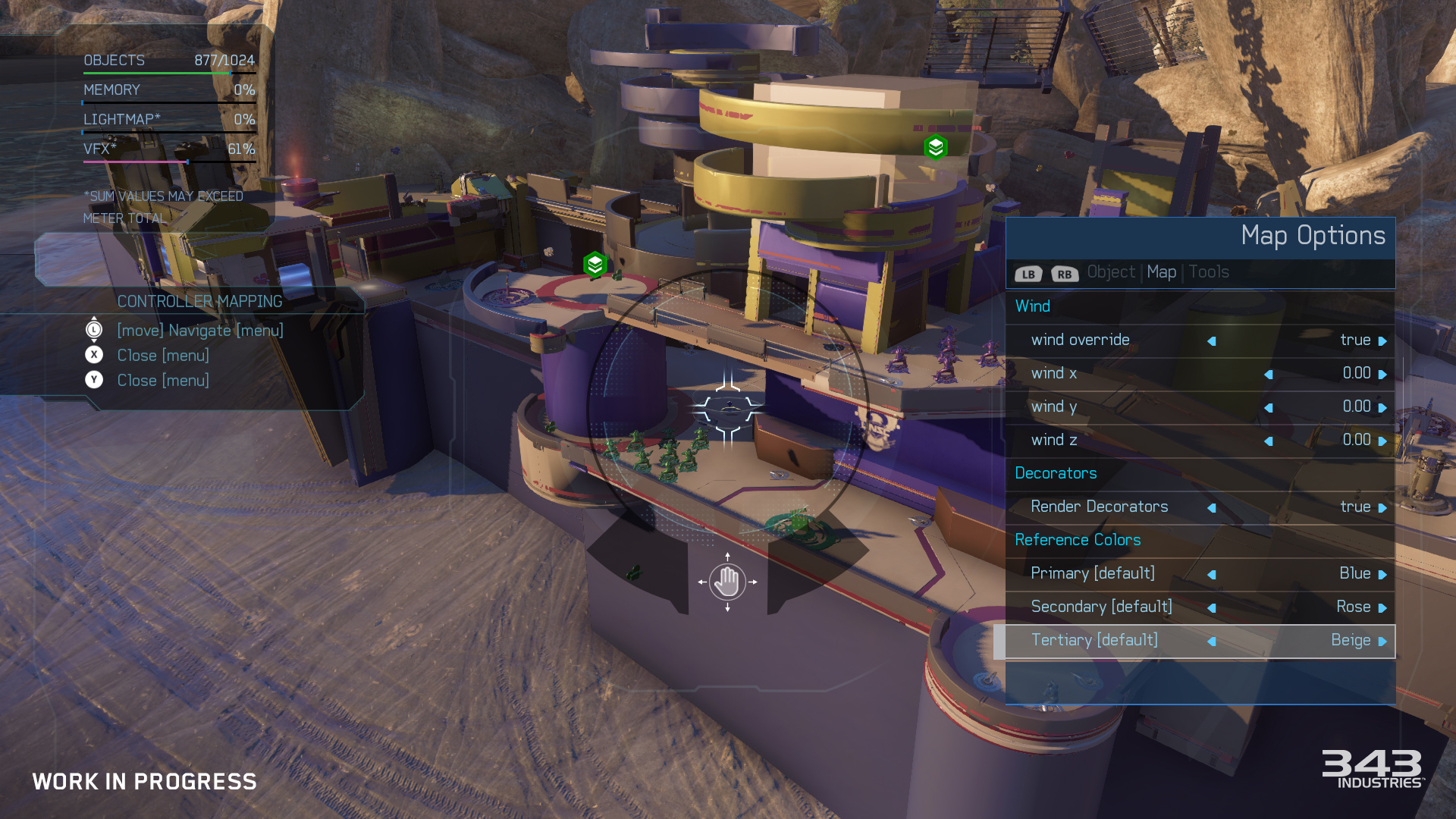Toggle Render Decorators right arrow
Image resolution: width=1456 pixels, height=819 pixels.
pyautogui.click(x=1382, y=508)
